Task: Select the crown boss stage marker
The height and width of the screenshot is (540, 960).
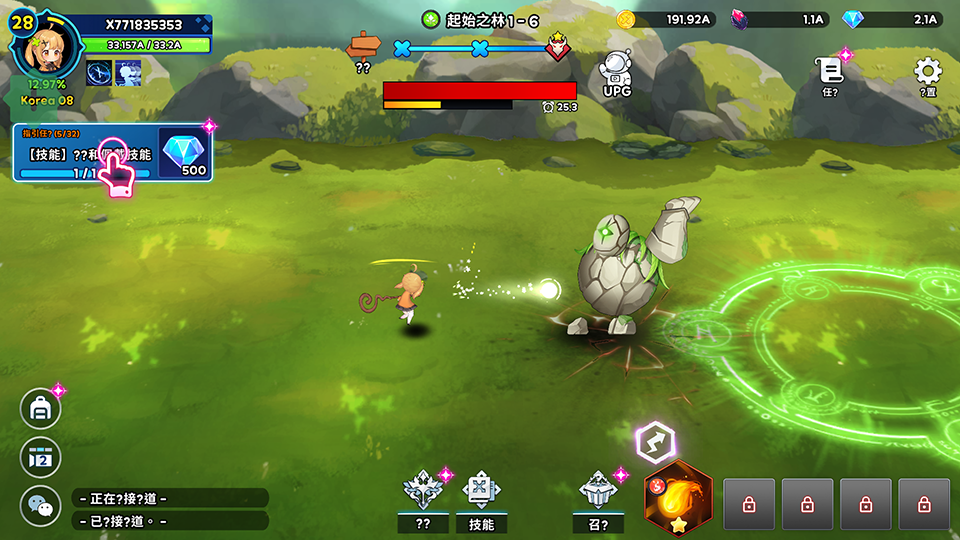Action: click(x=556, y=47)
